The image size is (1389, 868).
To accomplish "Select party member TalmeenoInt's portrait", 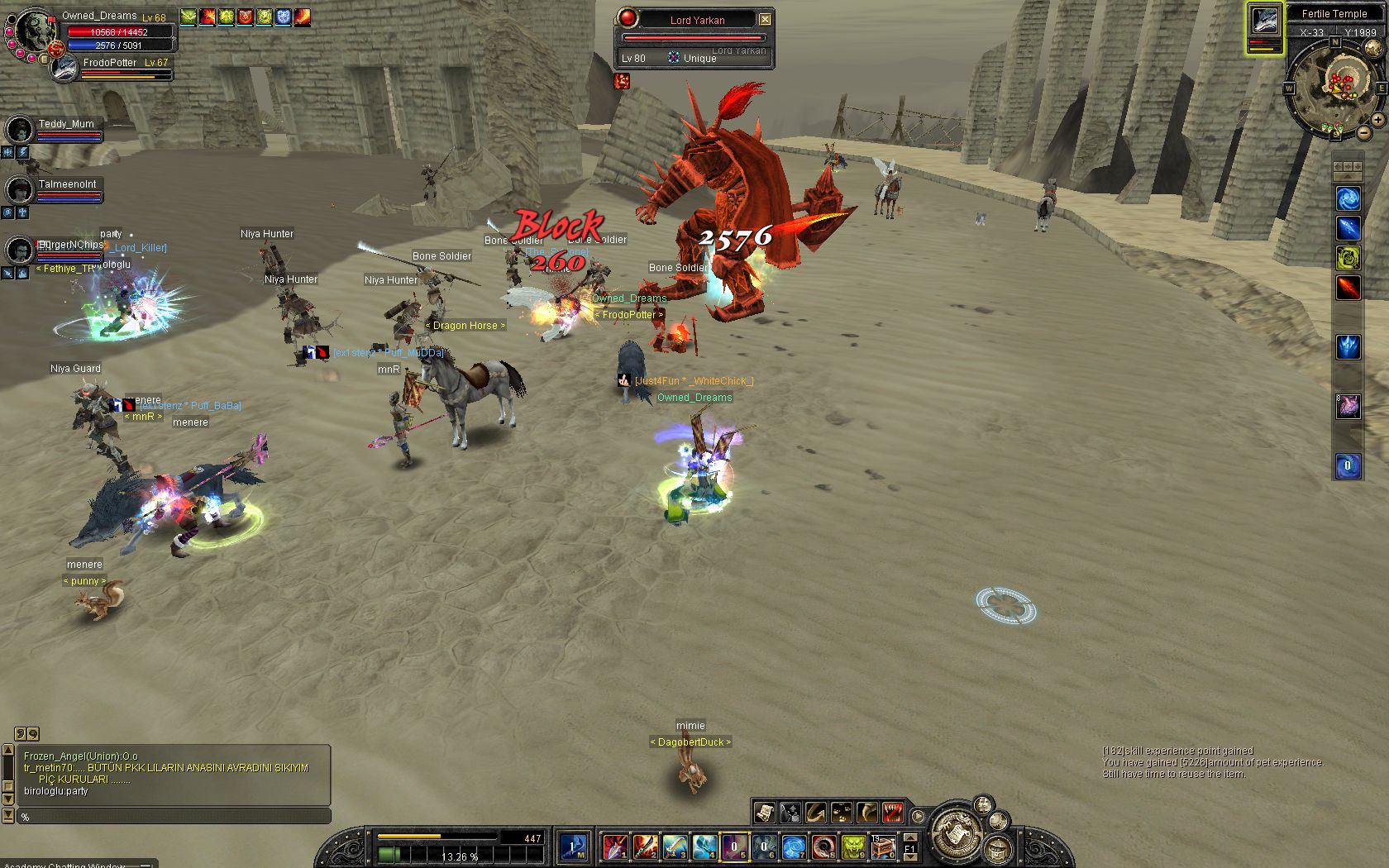I will pos(19,190).
